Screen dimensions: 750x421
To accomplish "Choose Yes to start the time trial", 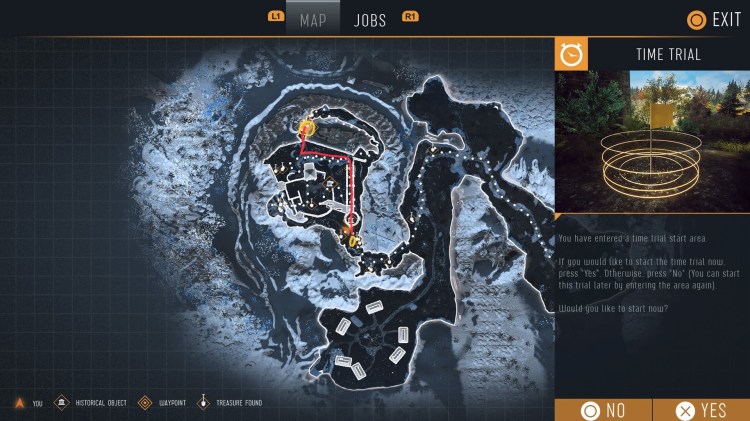I will pos(701,410).
